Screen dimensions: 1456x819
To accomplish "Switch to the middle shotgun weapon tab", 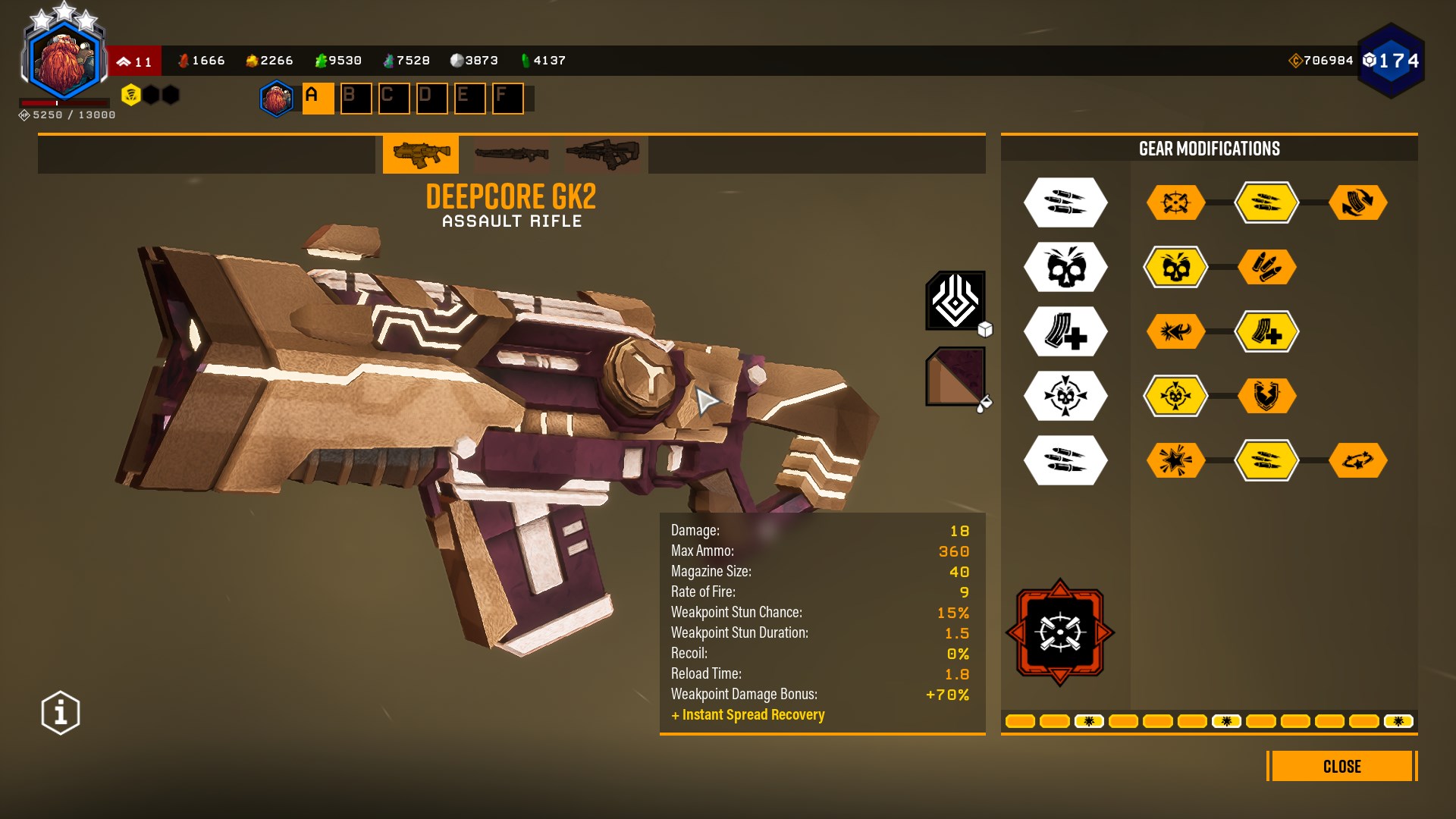I will click(511, 154).
